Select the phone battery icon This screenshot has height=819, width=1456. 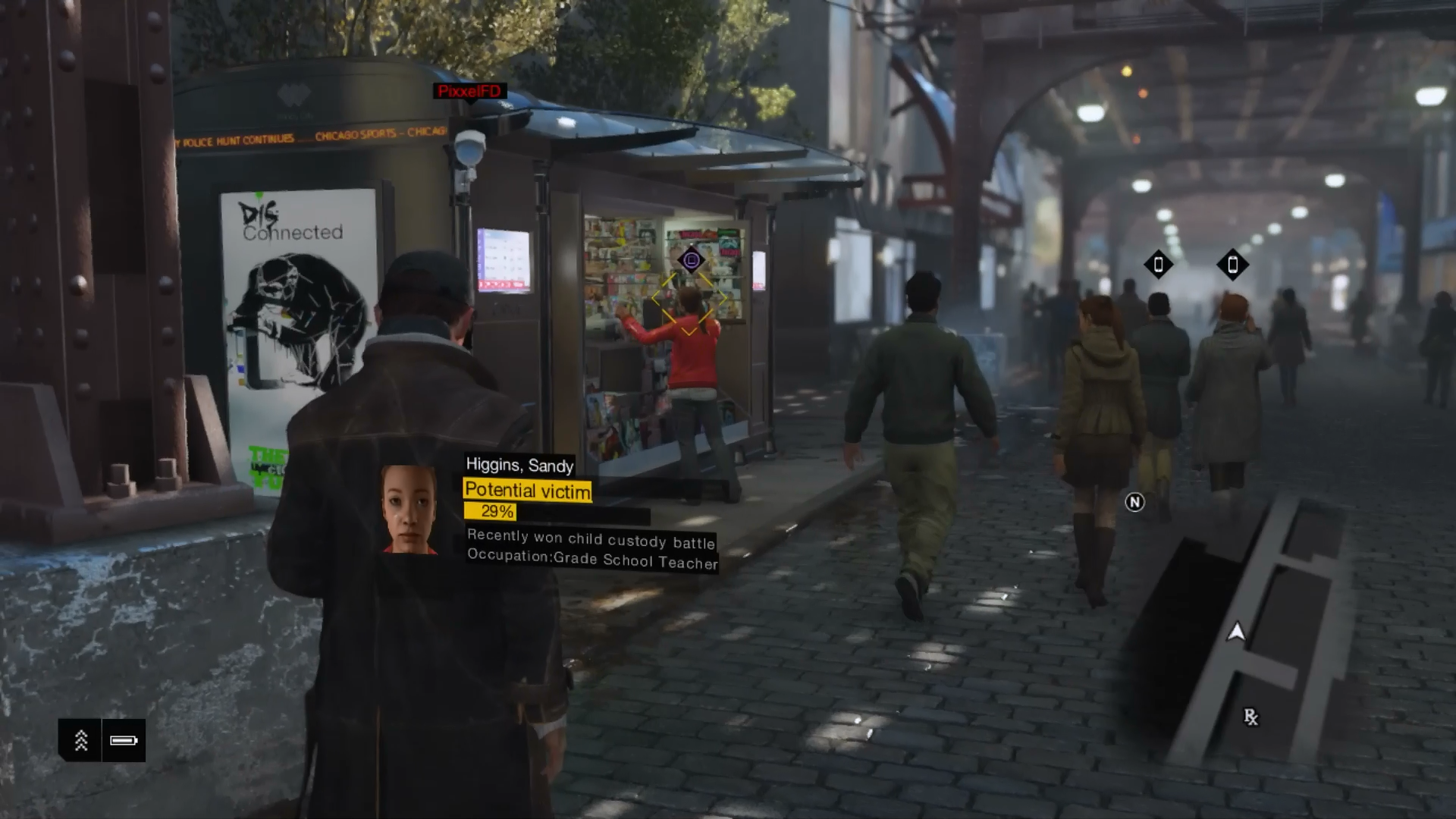click(x=124, y=740)
